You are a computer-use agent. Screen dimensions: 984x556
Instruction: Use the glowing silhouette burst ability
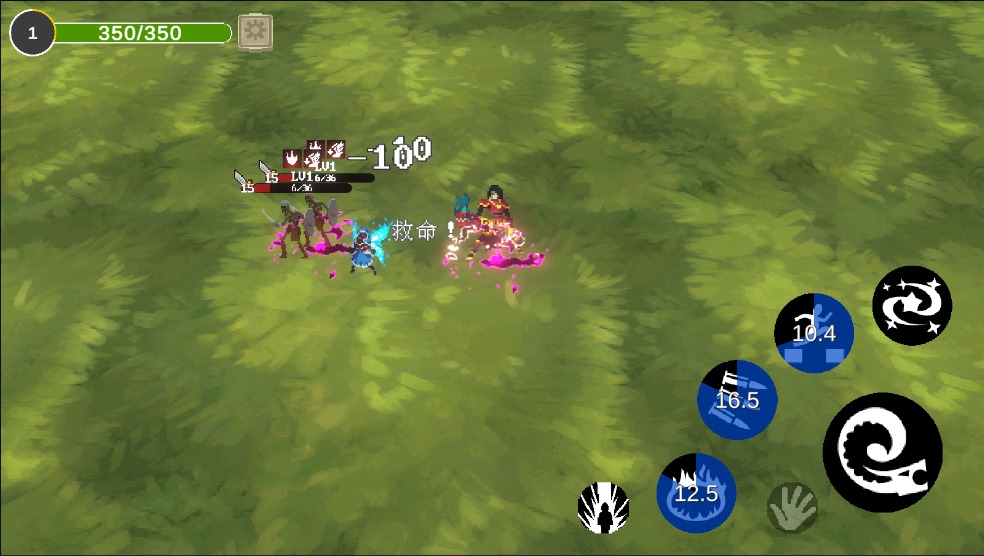click(x=604, y=507)
